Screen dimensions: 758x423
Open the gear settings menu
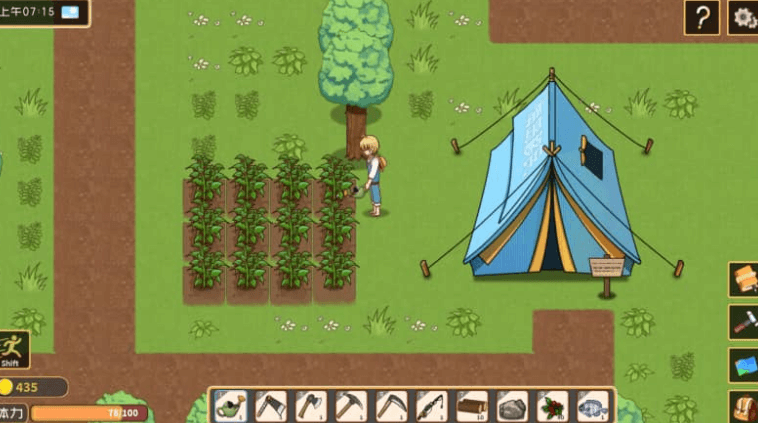pyautogui.click(x=743, y=17)
